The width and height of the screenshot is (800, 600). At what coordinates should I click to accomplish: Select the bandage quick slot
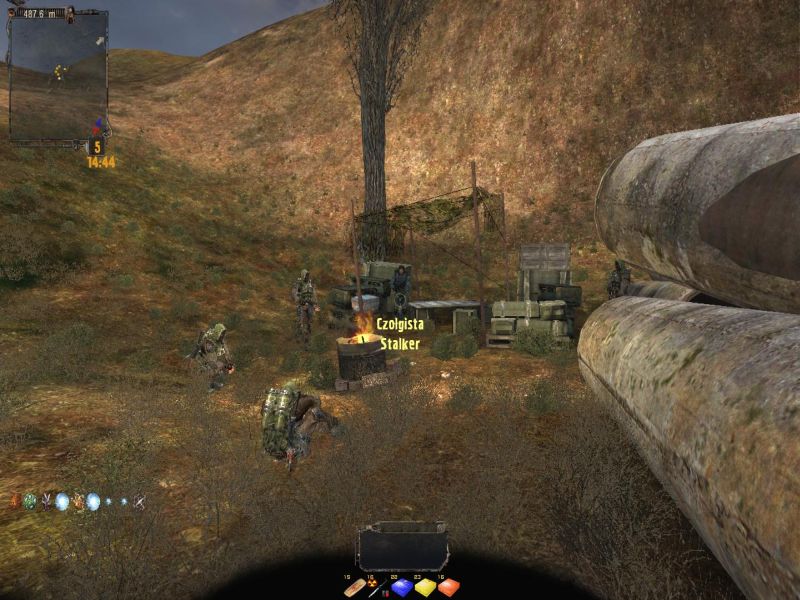(x=354, y=588)
